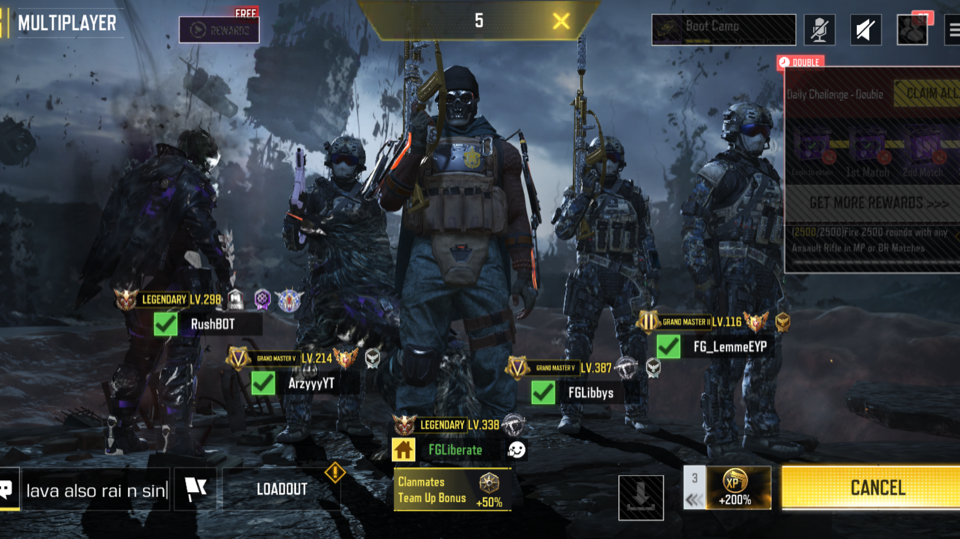The height and width of the screenshot is (539, 960).
Task: Click the chat text input box
Action: (x=96, y=490)
